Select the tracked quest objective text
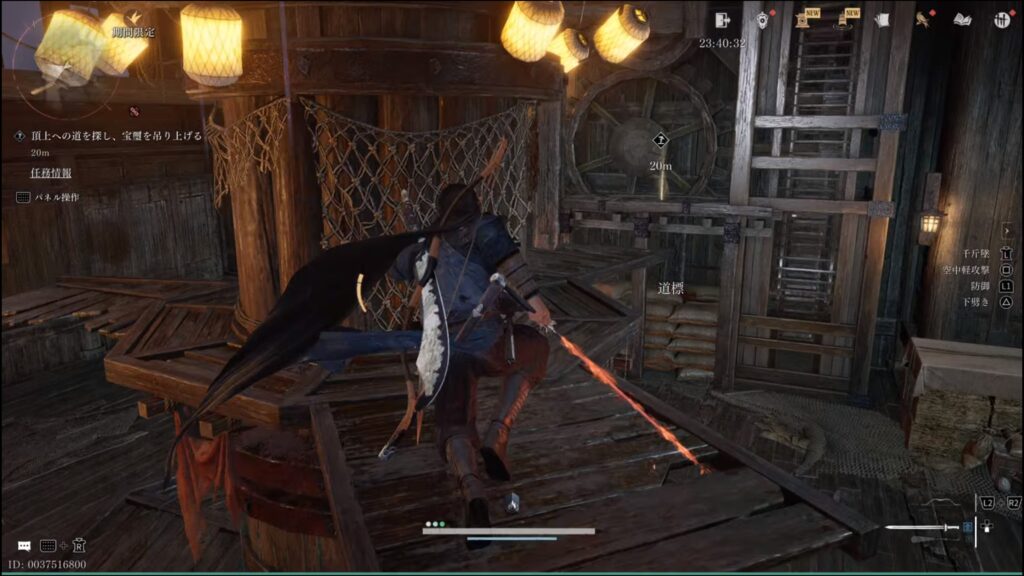The height and width of the screenshot is (576, 1024). pyautogui.click(x=116, y=135)
